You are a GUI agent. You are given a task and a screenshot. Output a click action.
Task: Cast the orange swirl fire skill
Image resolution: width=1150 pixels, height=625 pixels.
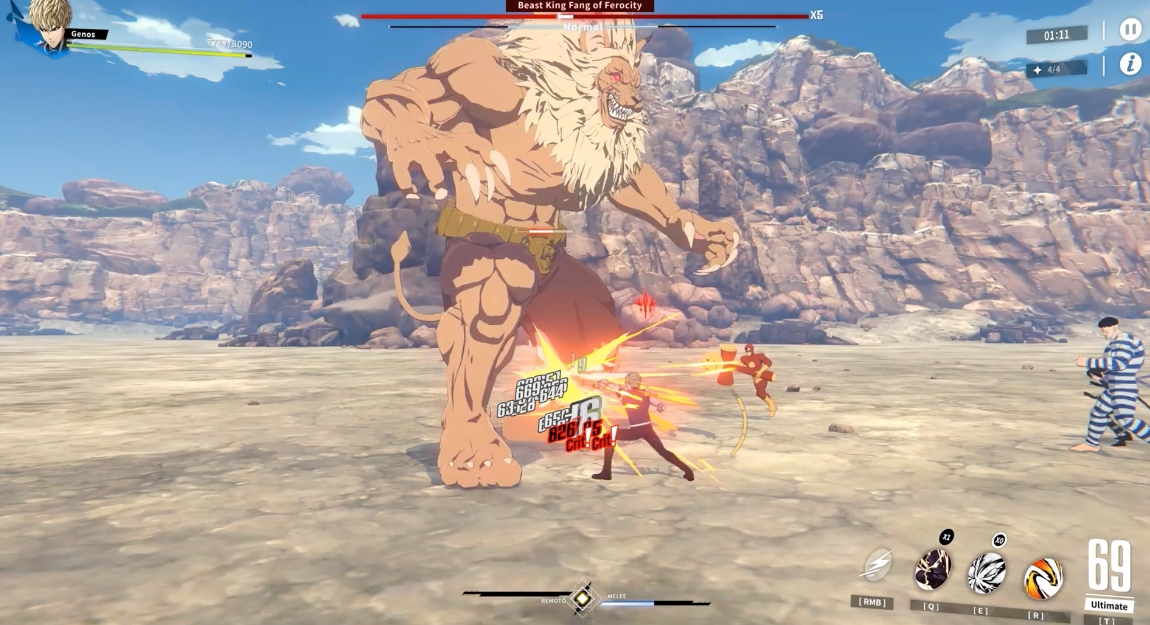point(1042,578)
